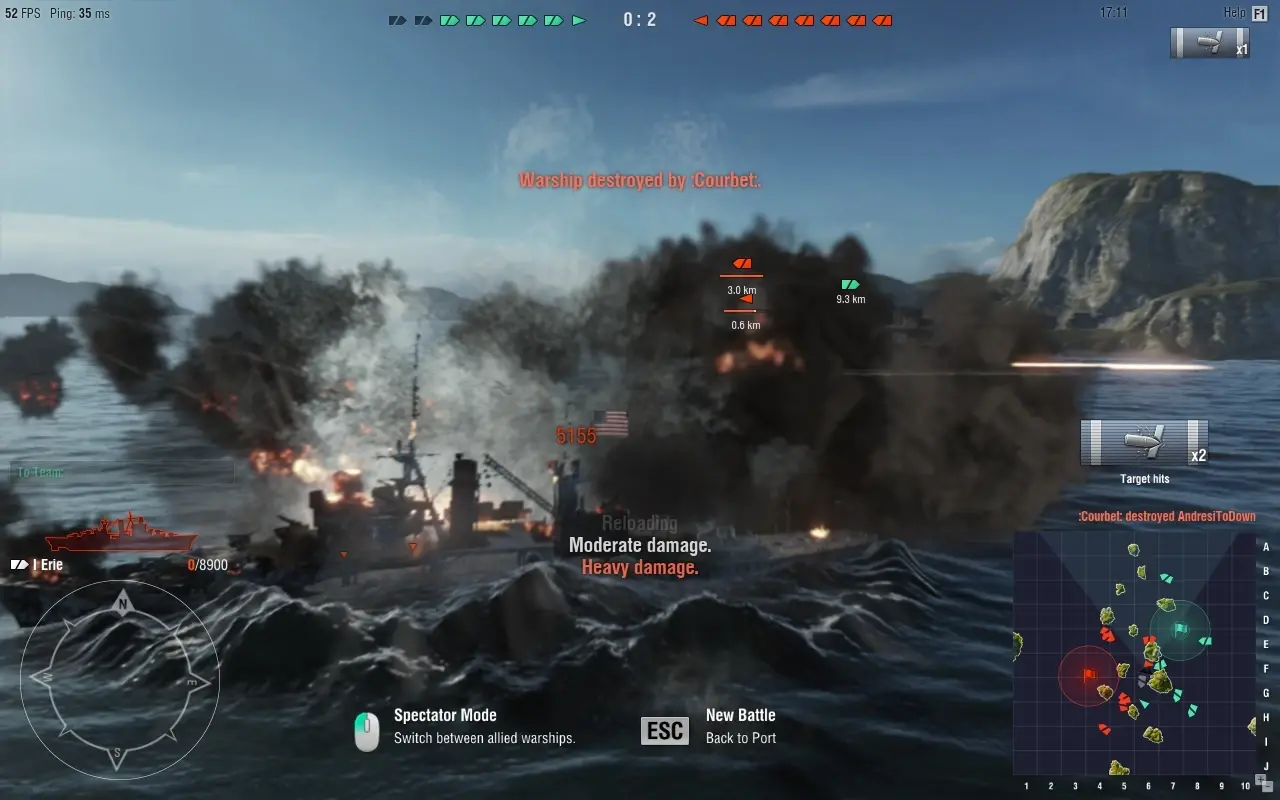Click the enemy marker at 0.6 km distance

[744, 298]
